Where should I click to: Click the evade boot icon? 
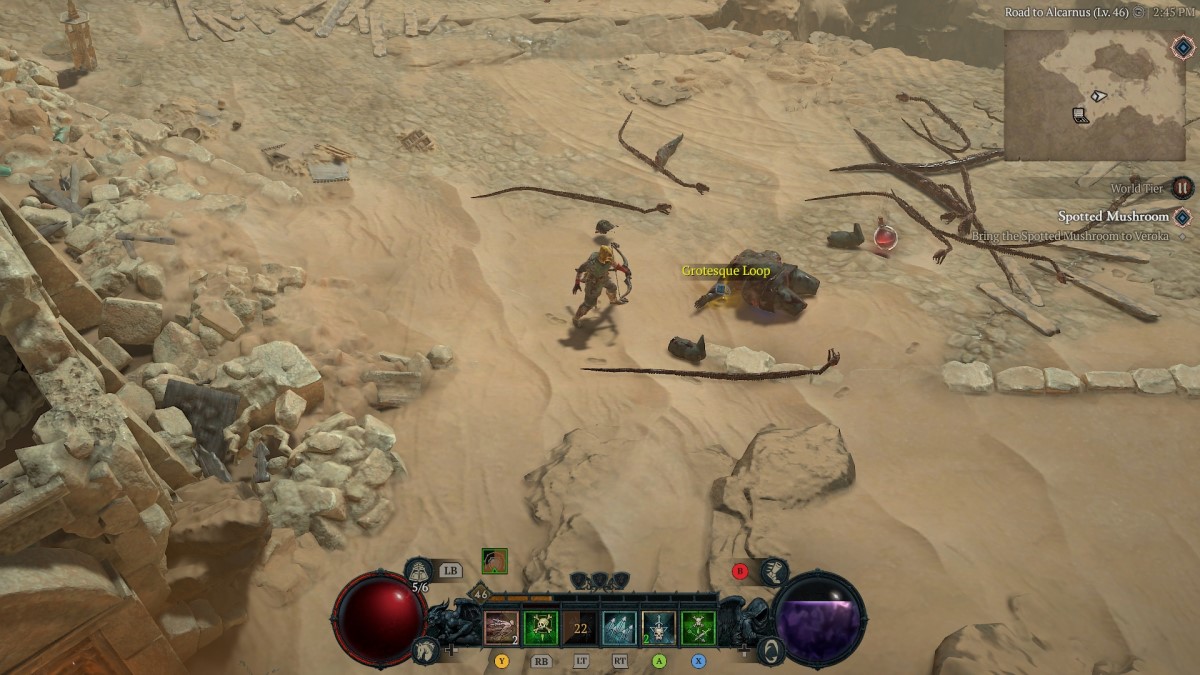point(774,572)
